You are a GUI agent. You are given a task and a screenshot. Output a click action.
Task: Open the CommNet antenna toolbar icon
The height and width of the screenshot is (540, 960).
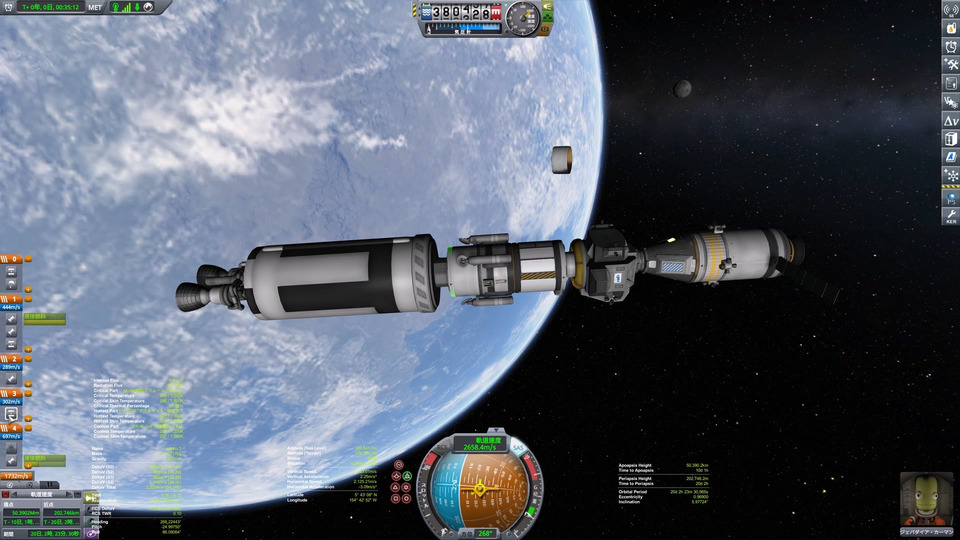(x=950, y=10)
